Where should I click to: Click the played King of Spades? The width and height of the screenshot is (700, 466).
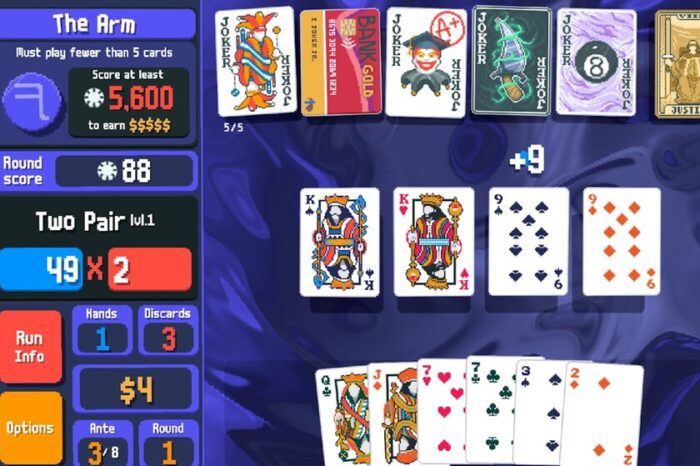340,242
